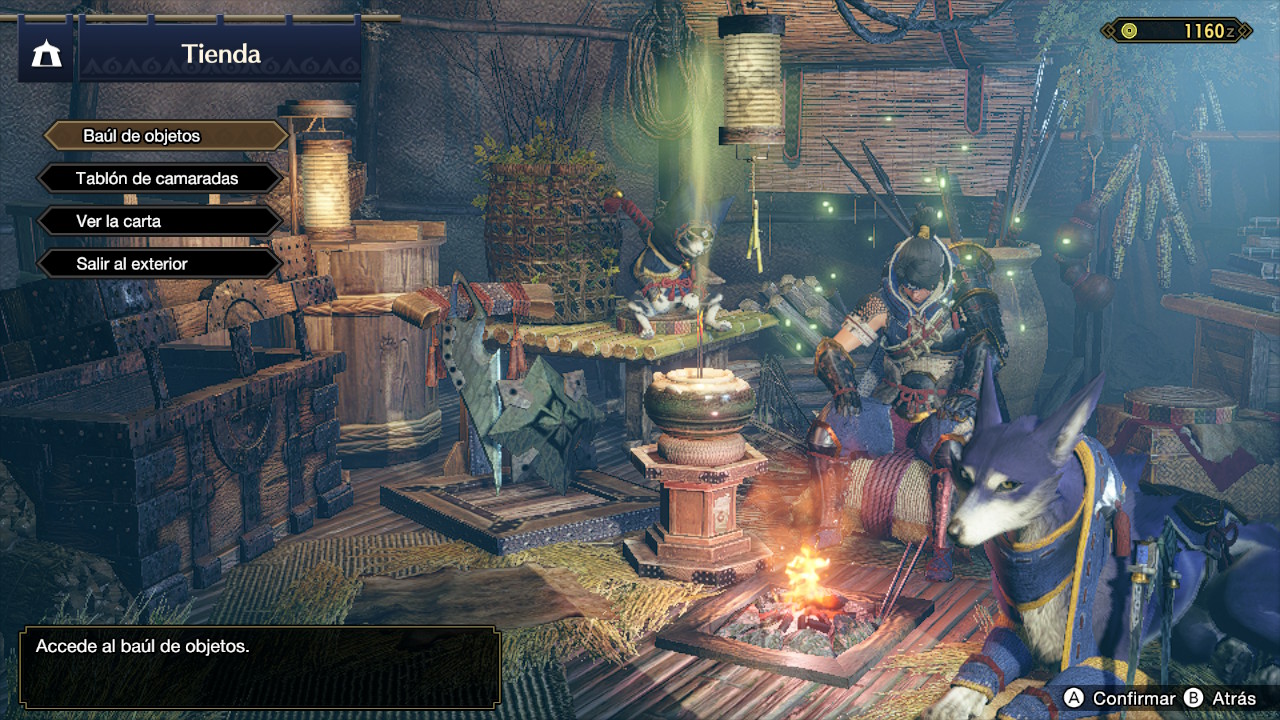The image size is (1280, 720).
Task: Select Tablón de camaradas
Action: tap(160, 179)
